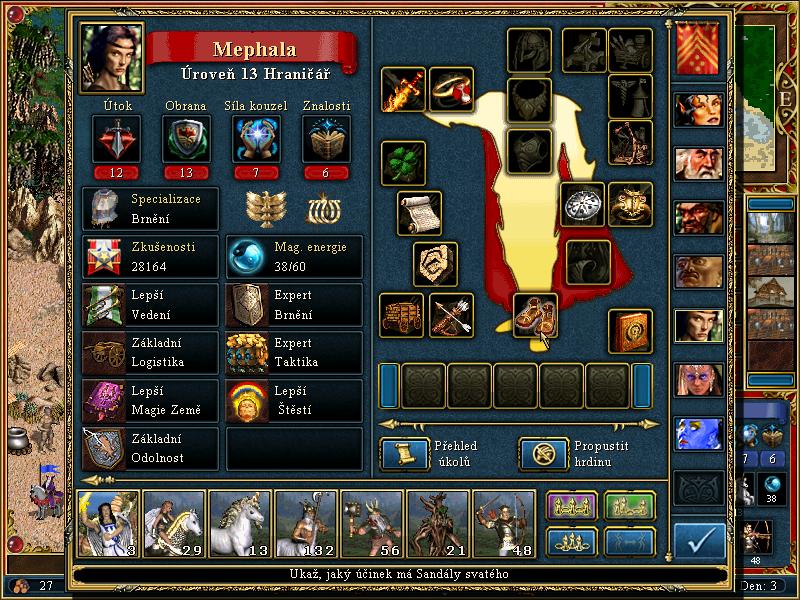Select the ring with red gem

point(451,90)
